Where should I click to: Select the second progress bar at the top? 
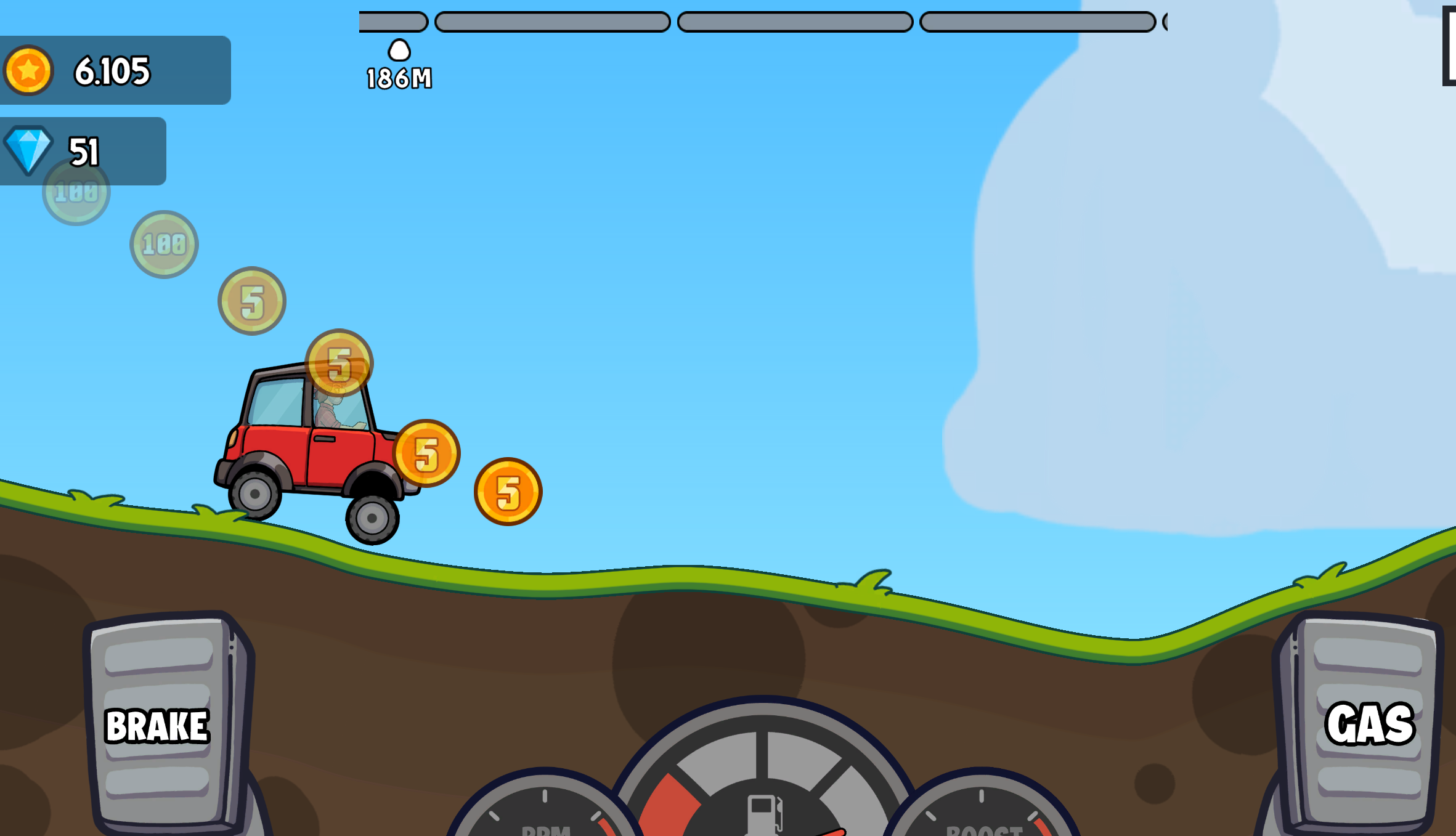pyautogui.click(x=551, y=22)
